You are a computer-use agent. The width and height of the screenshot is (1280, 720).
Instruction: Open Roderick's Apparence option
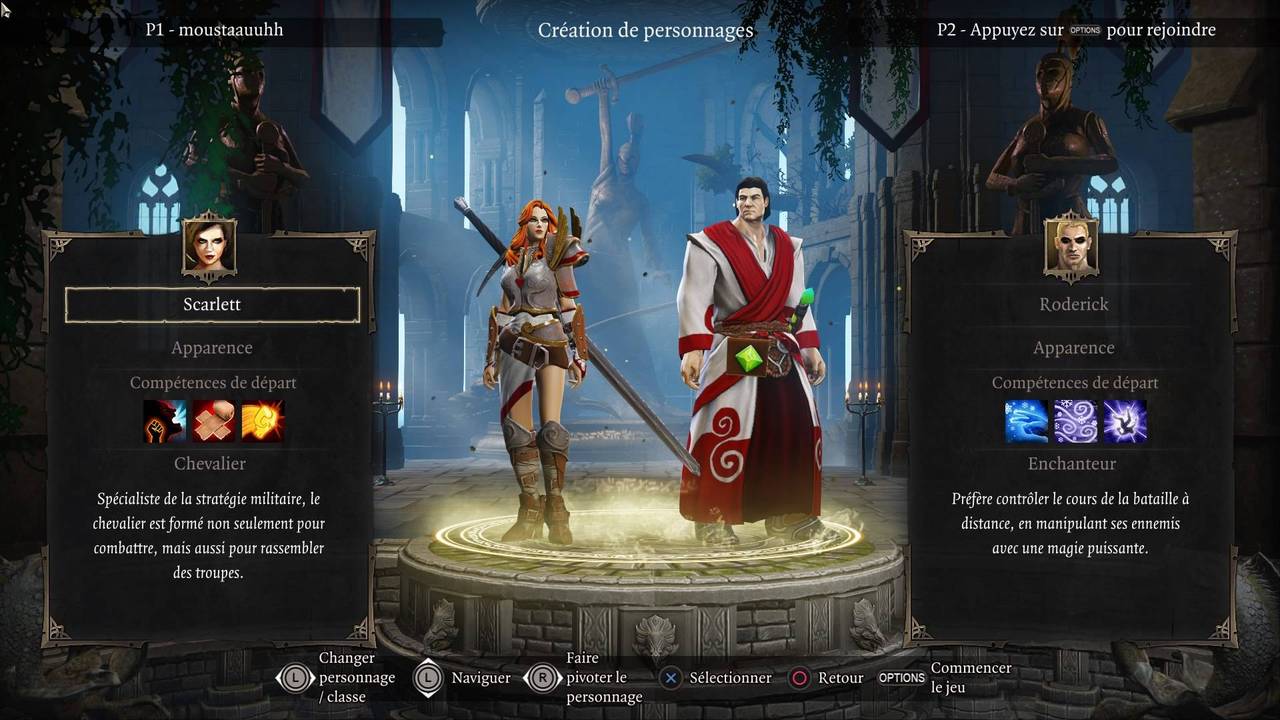1074,348
